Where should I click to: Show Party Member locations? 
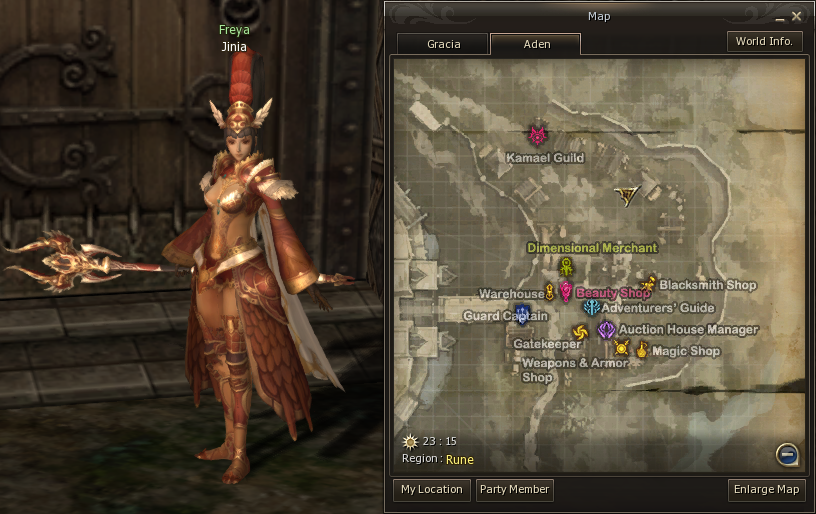tap(514, 490)
